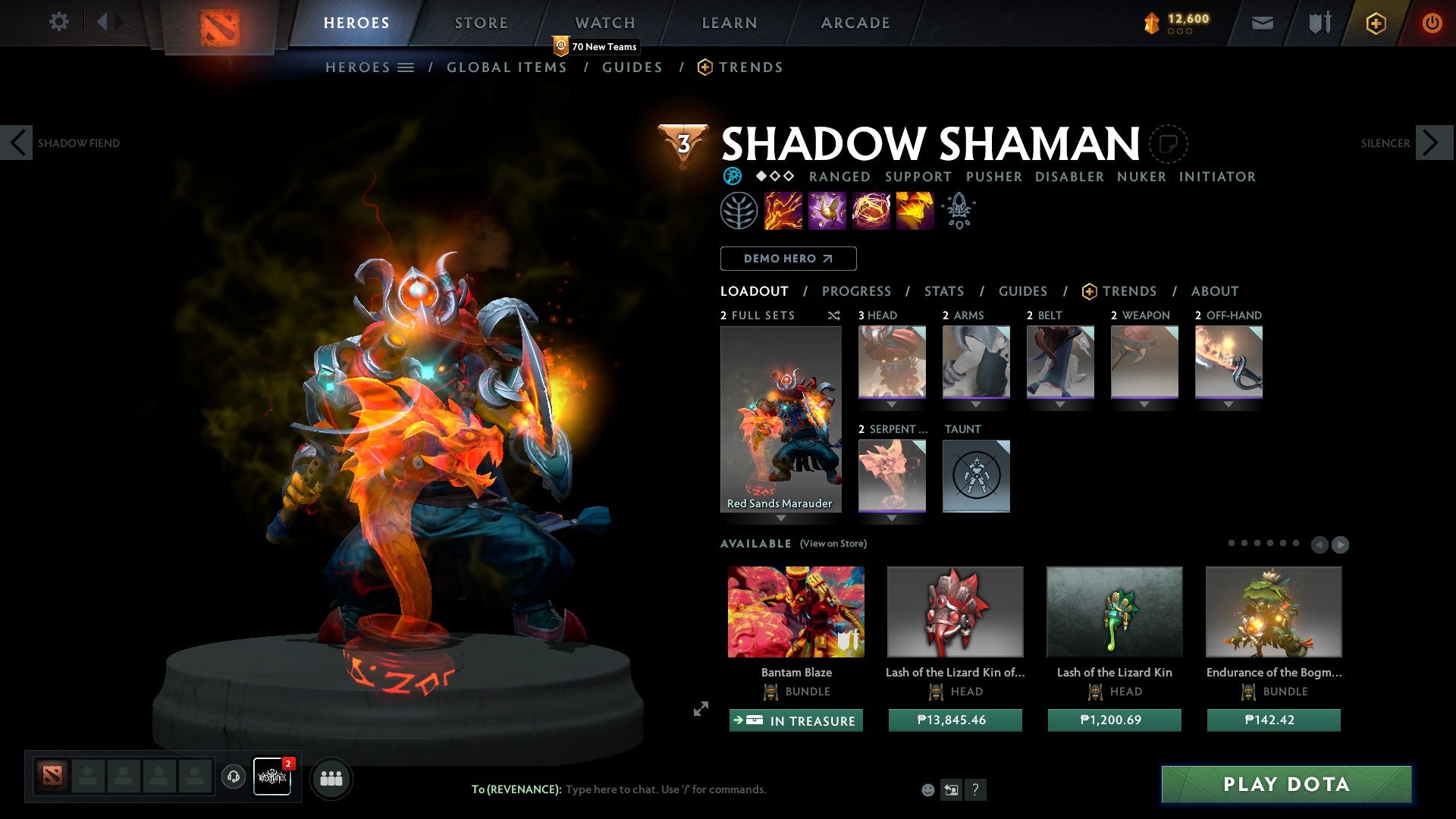Click the power button to exit the game
The width and height of the screenshot is (1456, 819).
pyautogui.click(x=1432, y=23)
